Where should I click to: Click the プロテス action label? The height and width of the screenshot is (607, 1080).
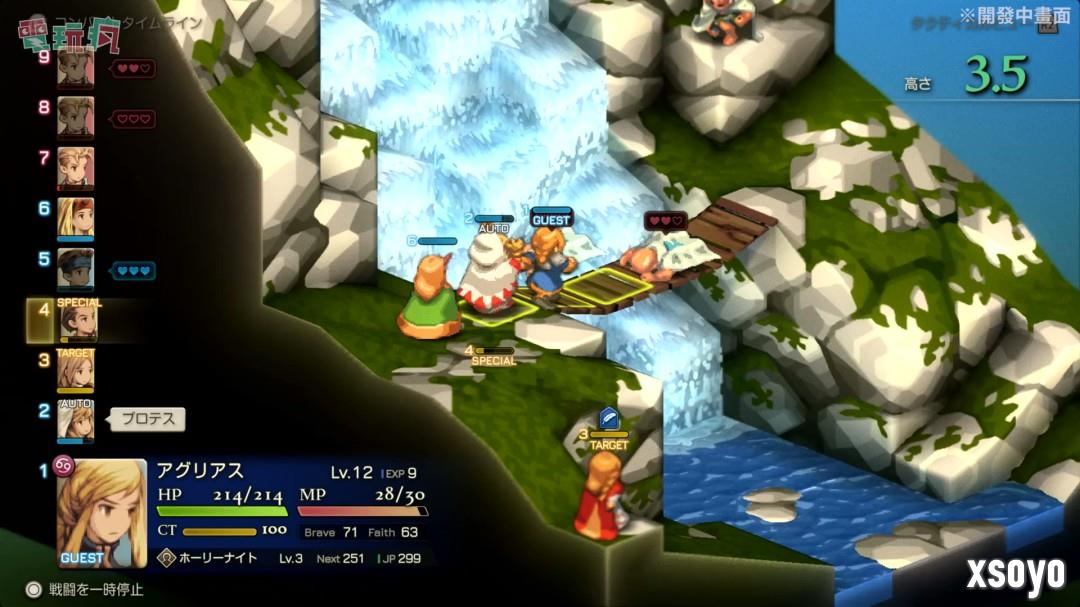coord(148,420)
